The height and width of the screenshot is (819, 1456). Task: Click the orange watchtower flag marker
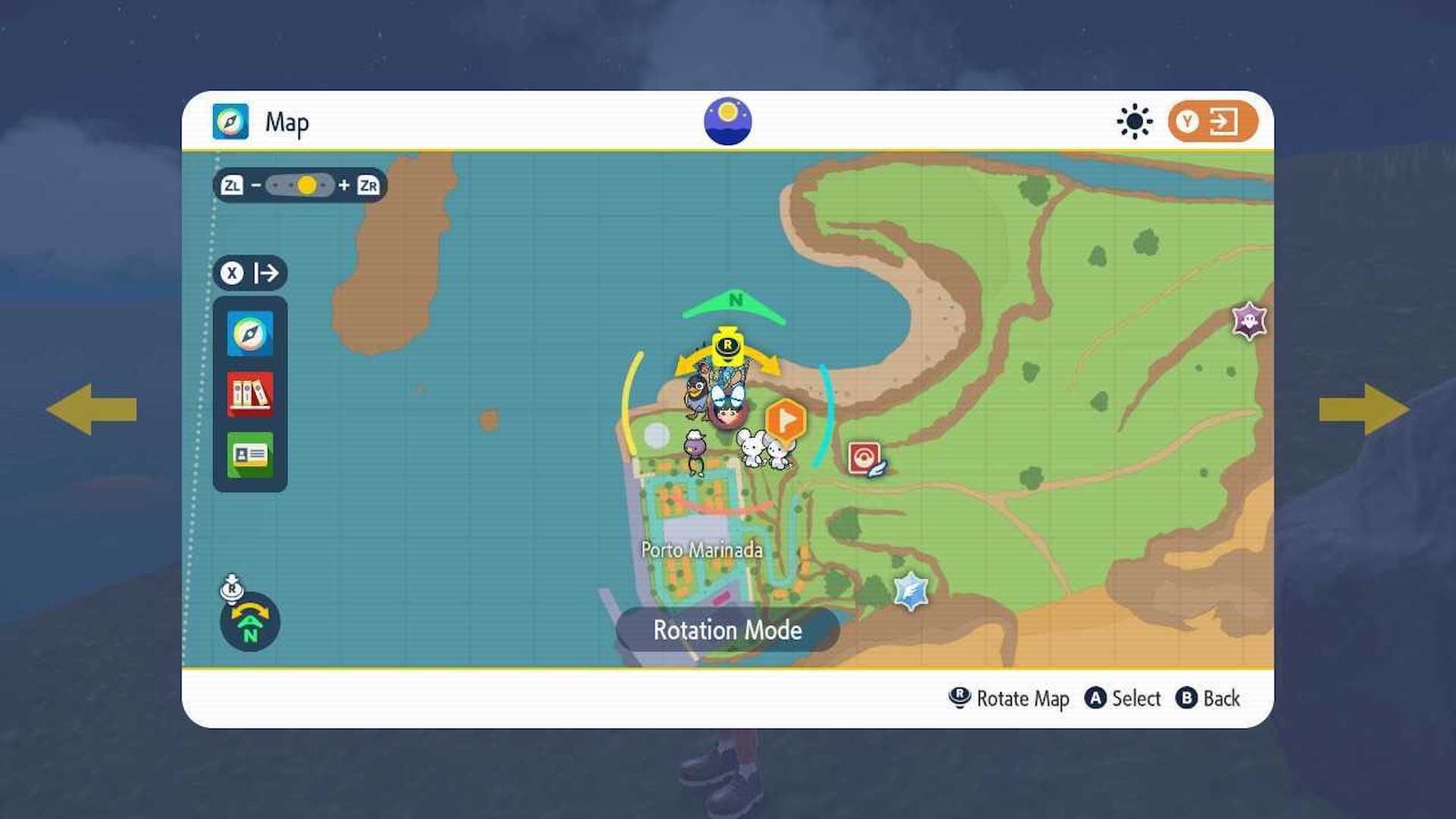(x=786, y=418)
